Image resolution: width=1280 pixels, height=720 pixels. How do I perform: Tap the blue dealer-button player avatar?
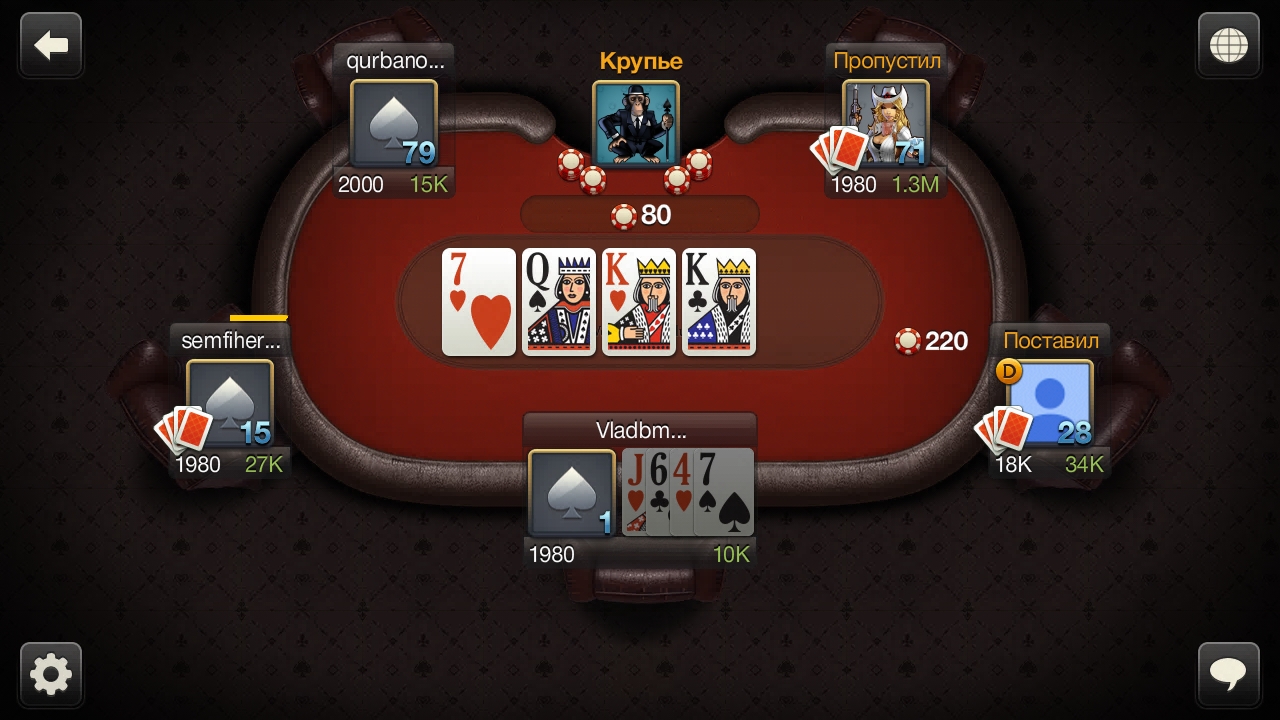click(1050, 404)
